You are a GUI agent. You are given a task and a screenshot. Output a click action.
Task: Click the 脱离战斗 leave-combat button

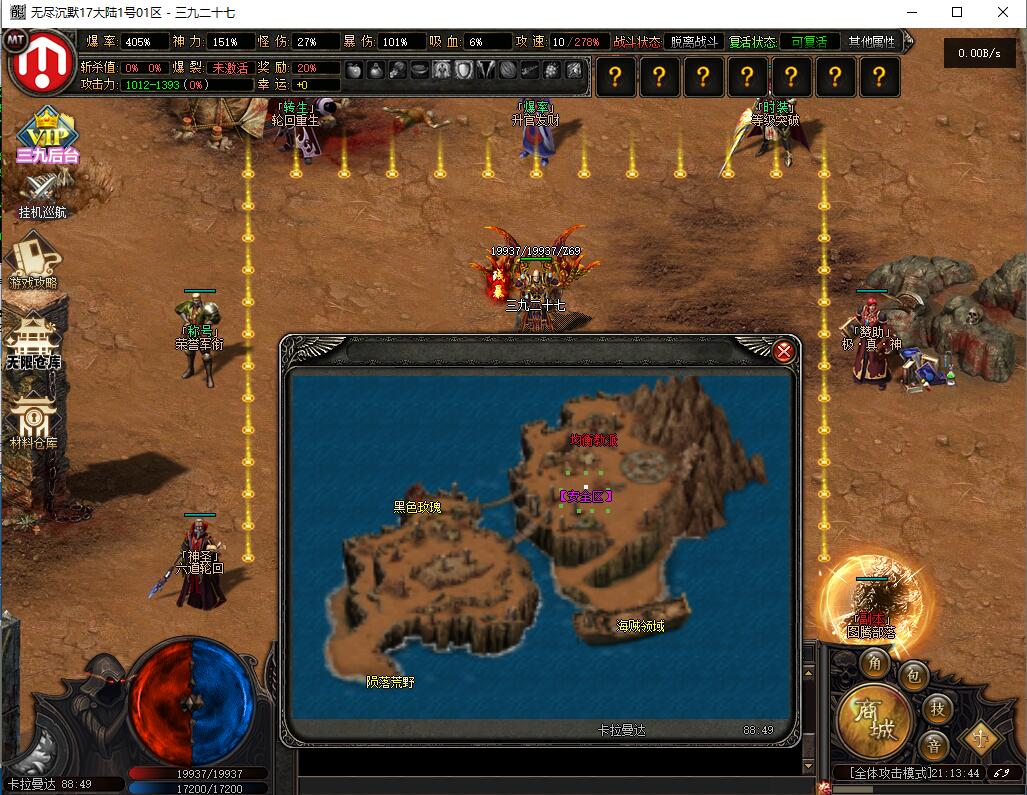click(694, 42)
